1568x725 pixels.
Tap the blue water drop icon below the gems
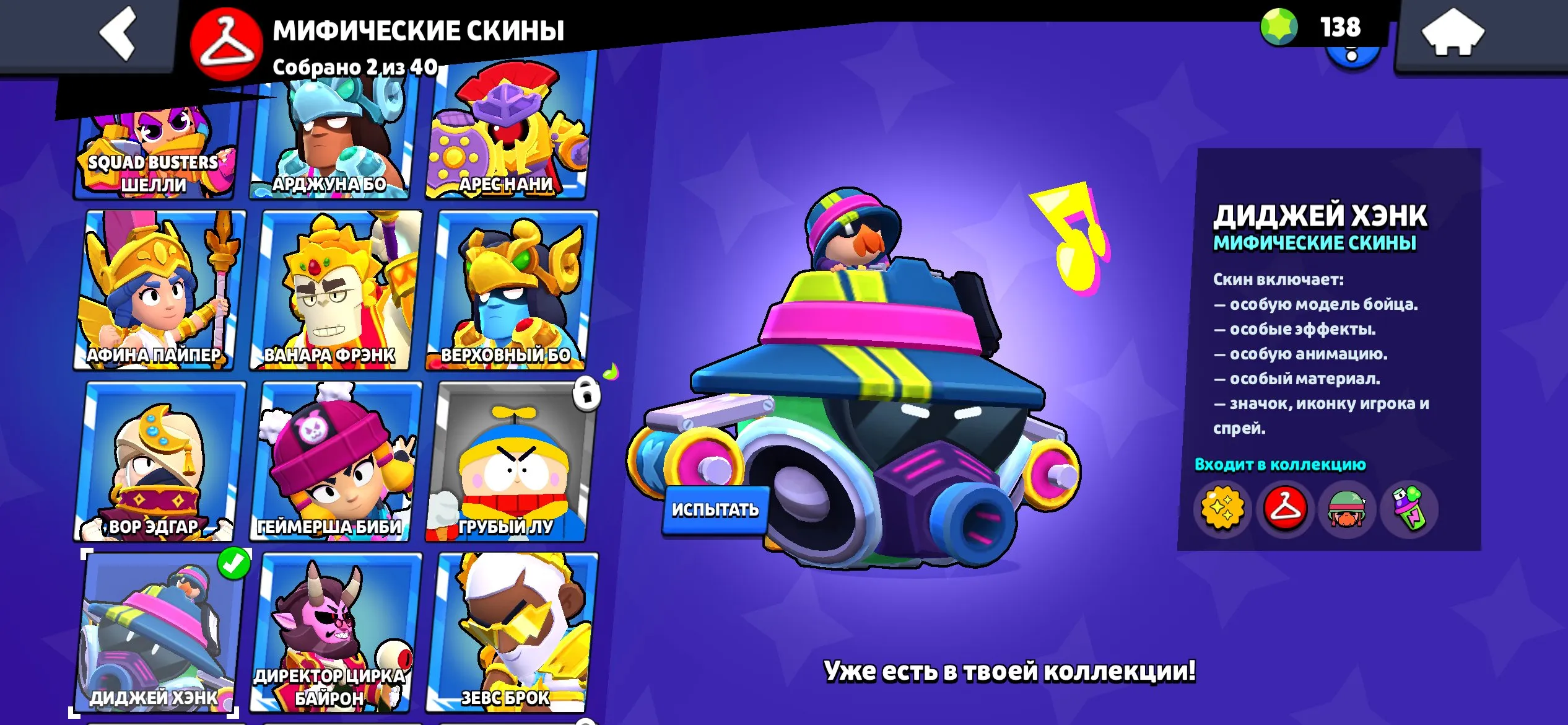coord(1352,62)
